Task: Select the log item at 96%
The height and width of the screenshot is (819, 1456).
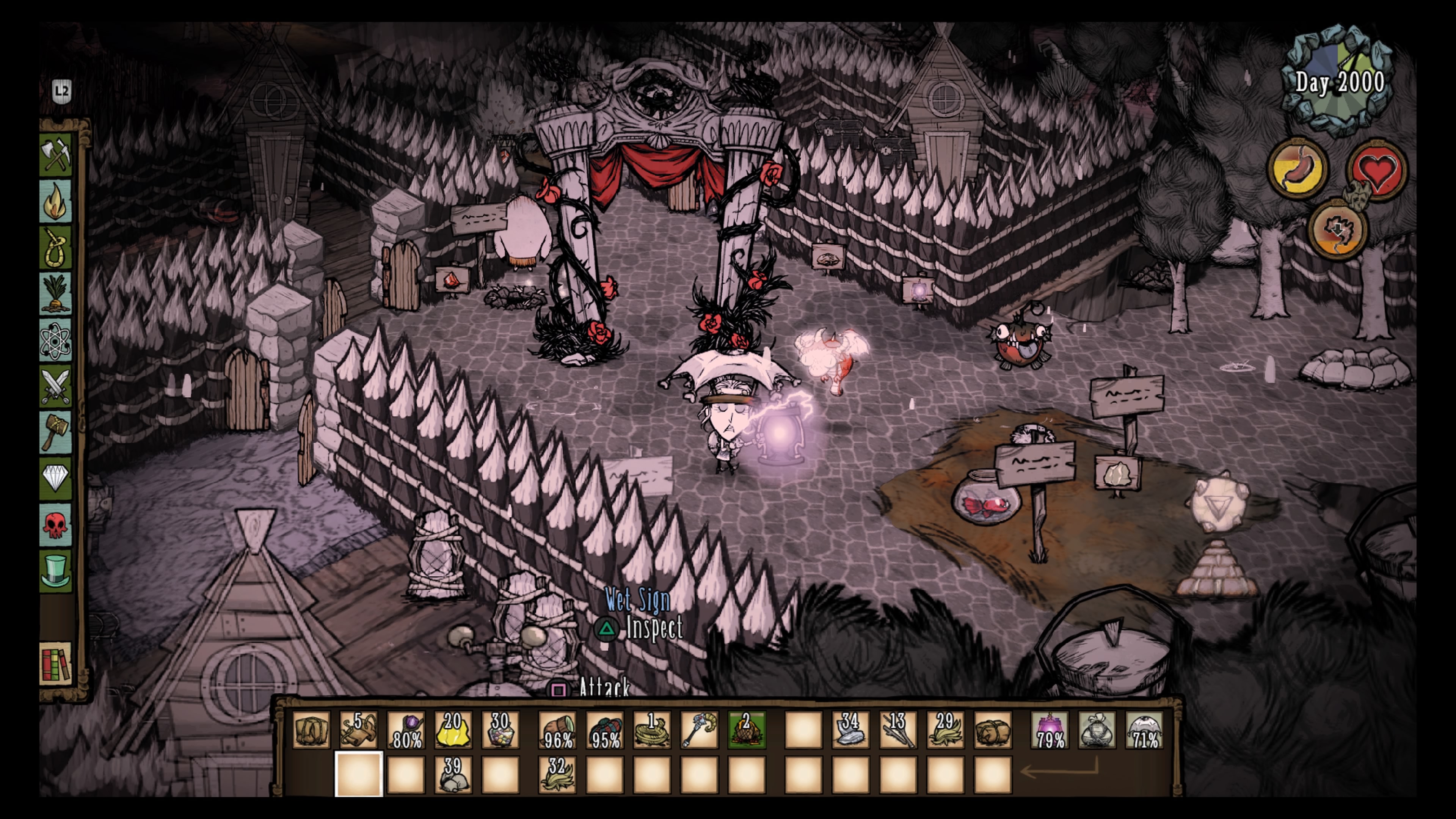Action: pos(557,730)
